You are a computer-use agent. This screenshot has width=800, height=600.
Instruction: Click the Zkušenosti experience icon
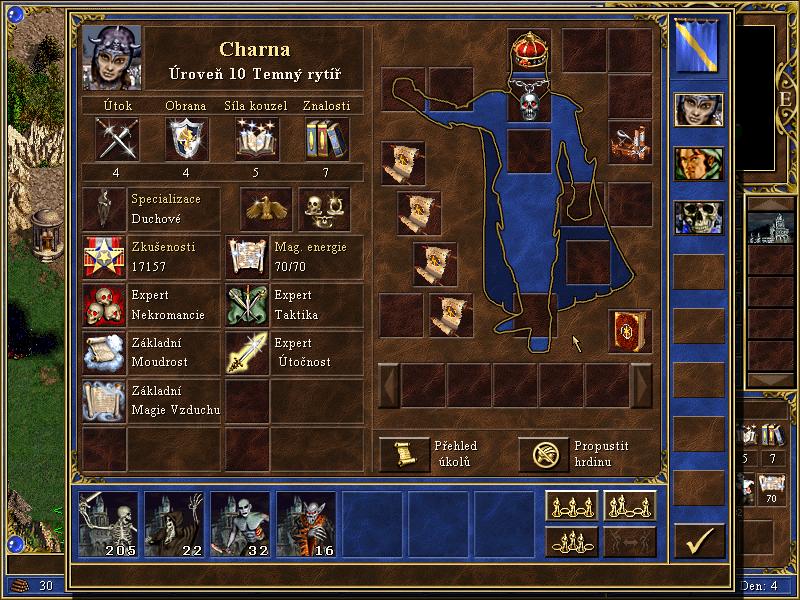point(105,257)
